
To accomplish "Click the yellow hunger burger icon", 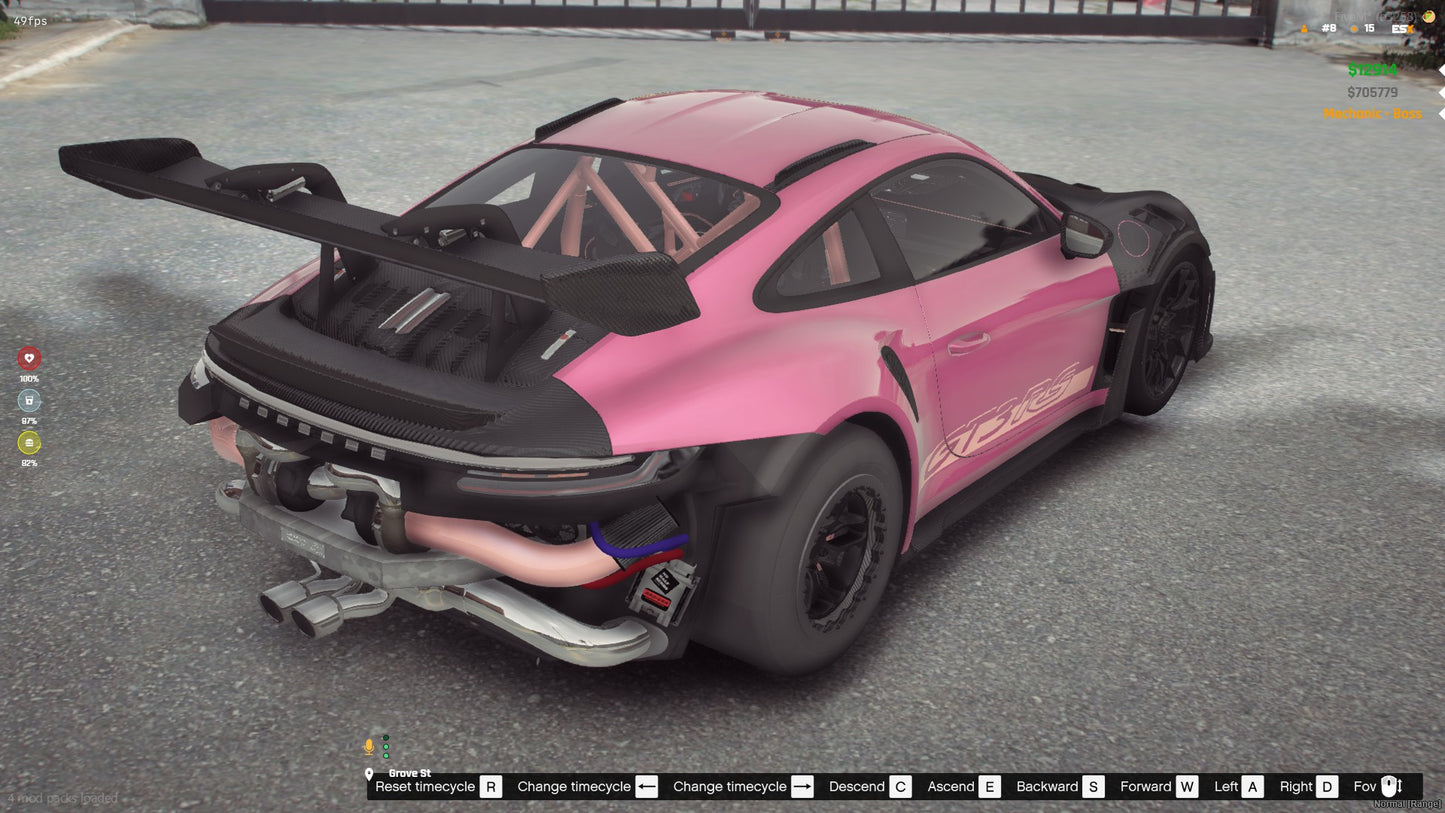I will [x=29, y=442].
